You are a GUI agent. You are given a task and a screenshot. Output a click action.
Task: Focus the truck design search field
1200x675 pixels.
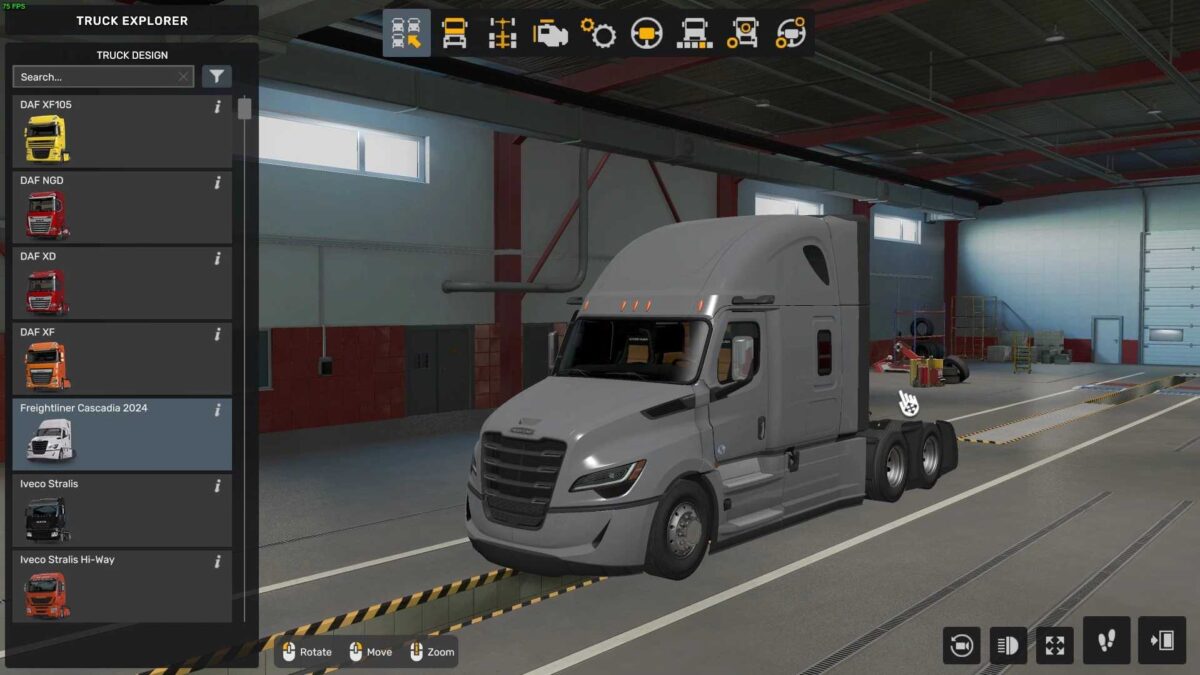point(95,77)
